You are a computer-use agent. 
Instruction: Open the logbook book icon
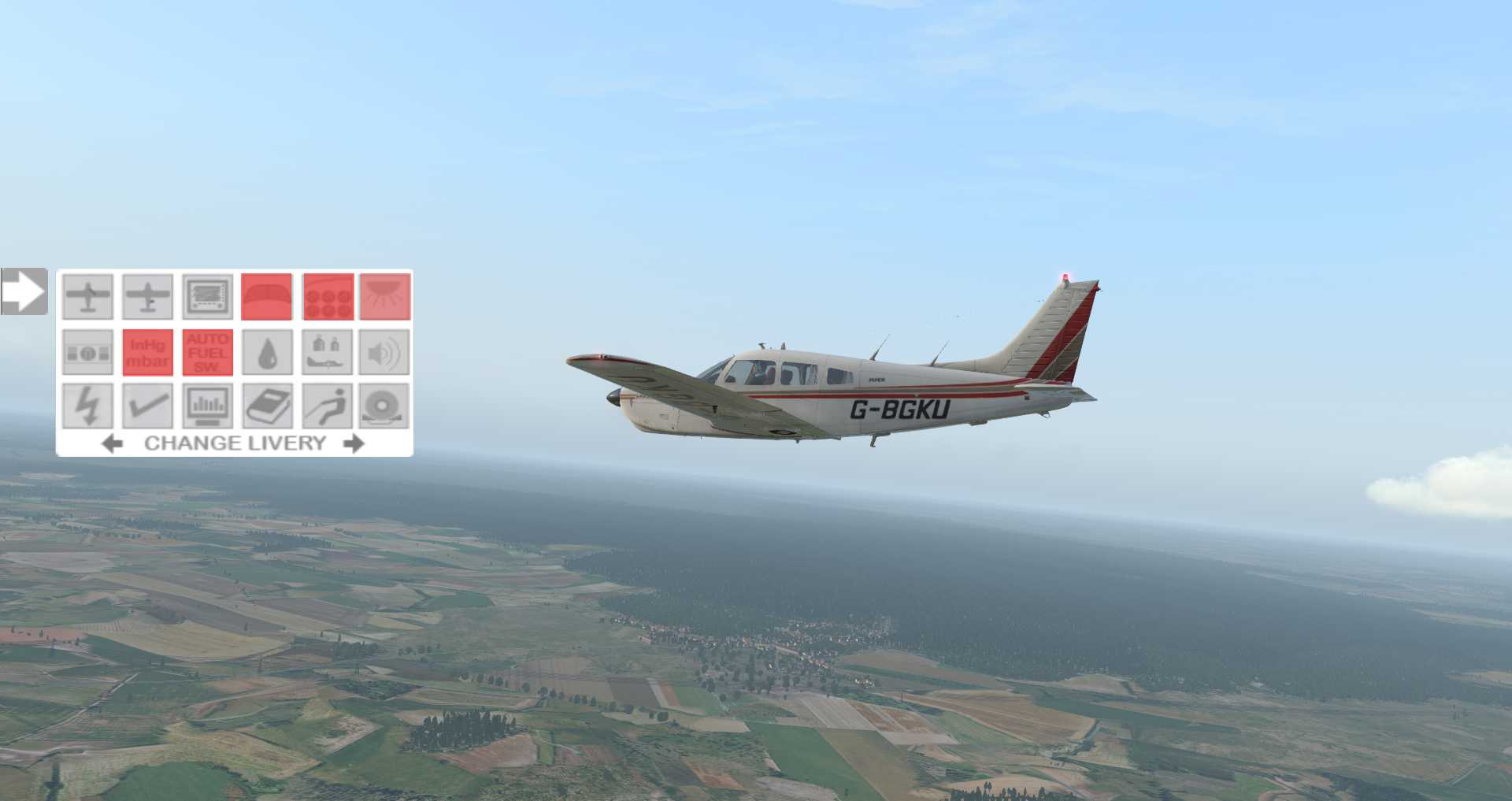pos(267,406)
